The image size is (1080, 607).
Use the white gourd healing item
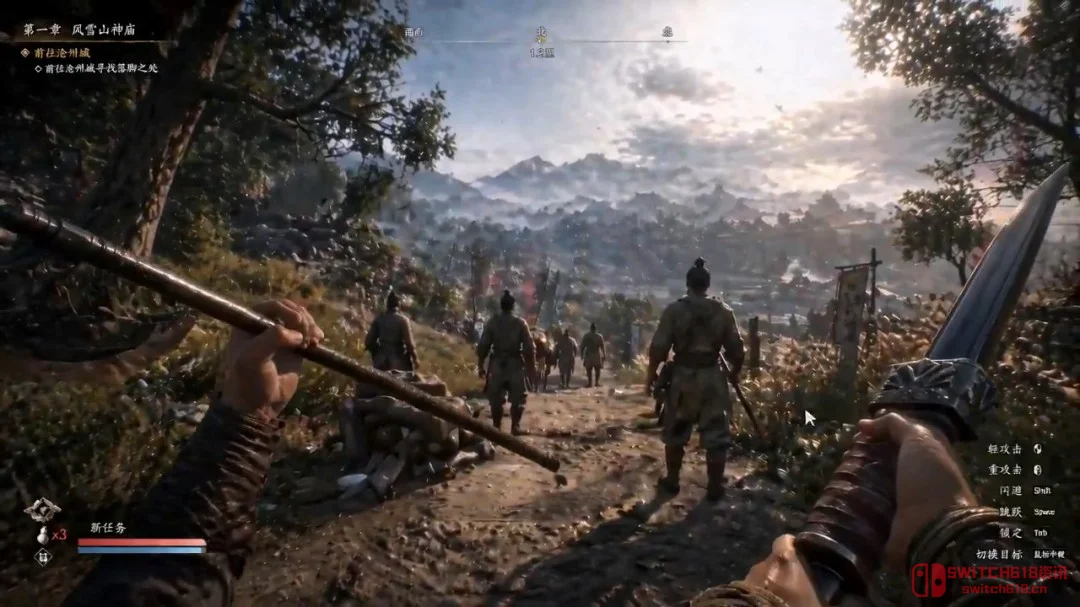[43, 534]
